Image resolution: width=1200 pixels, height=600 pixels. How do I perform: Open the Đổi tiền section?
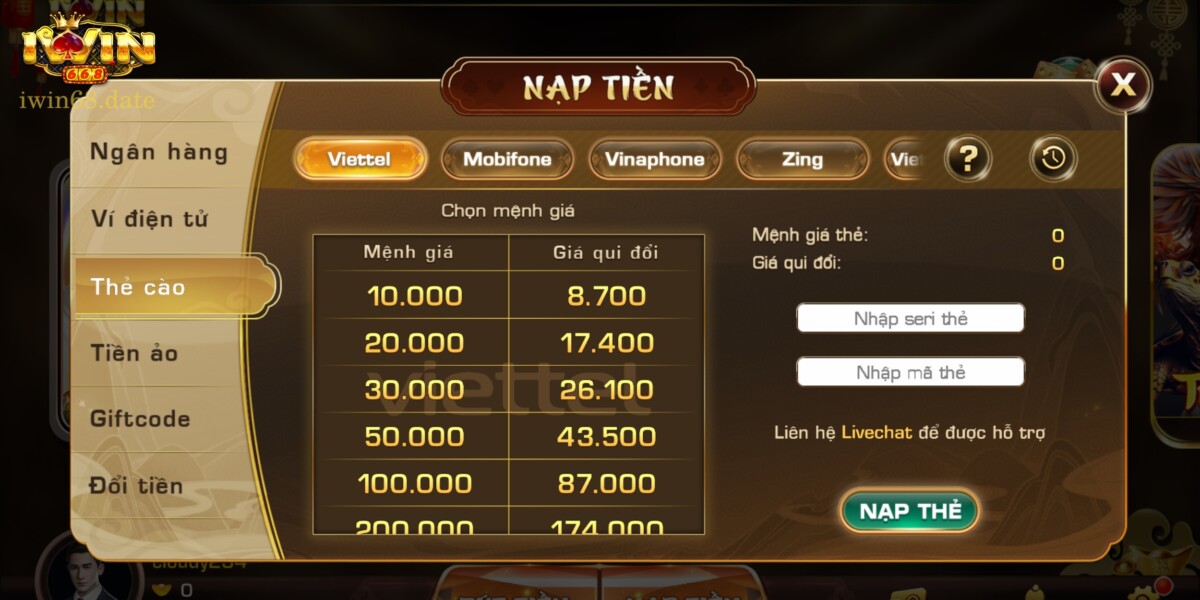click(137, 486)
